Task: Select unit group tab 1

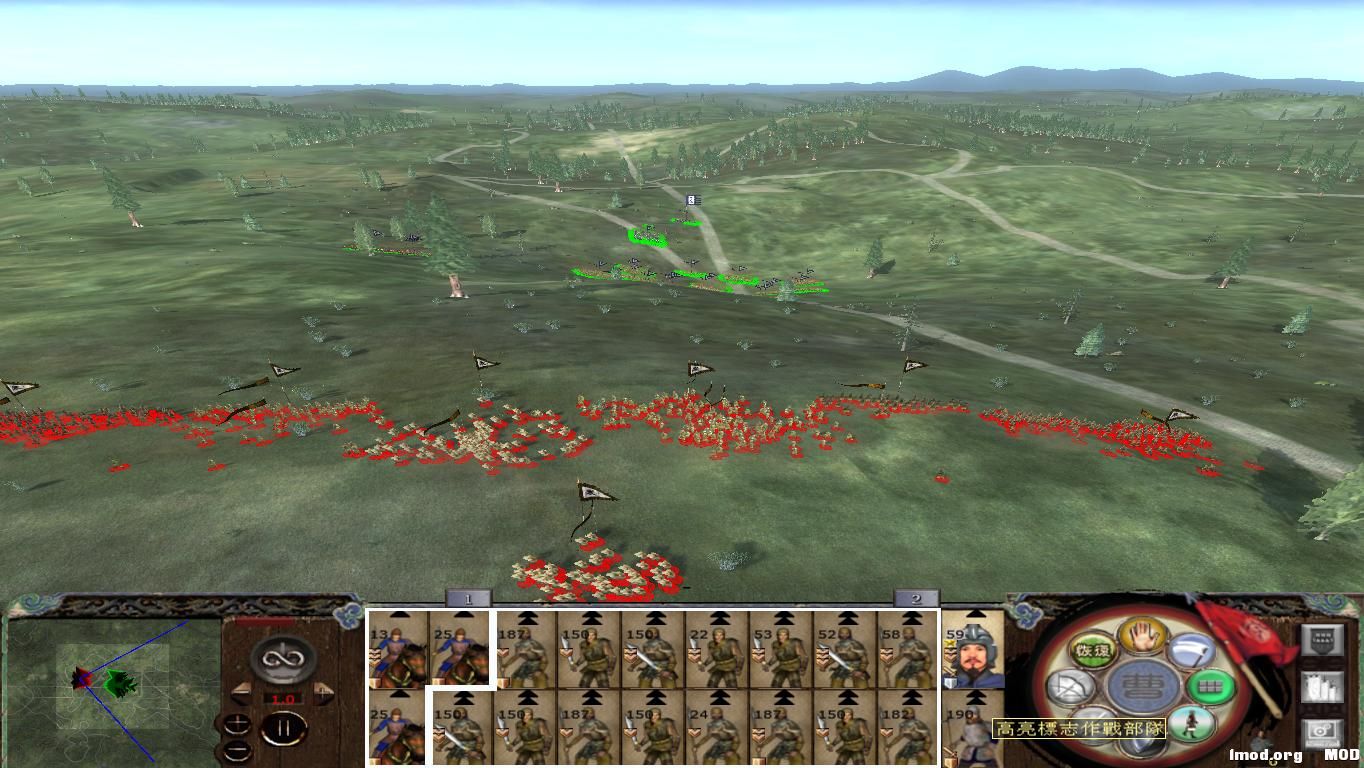Action: click(x=467, y=598)
